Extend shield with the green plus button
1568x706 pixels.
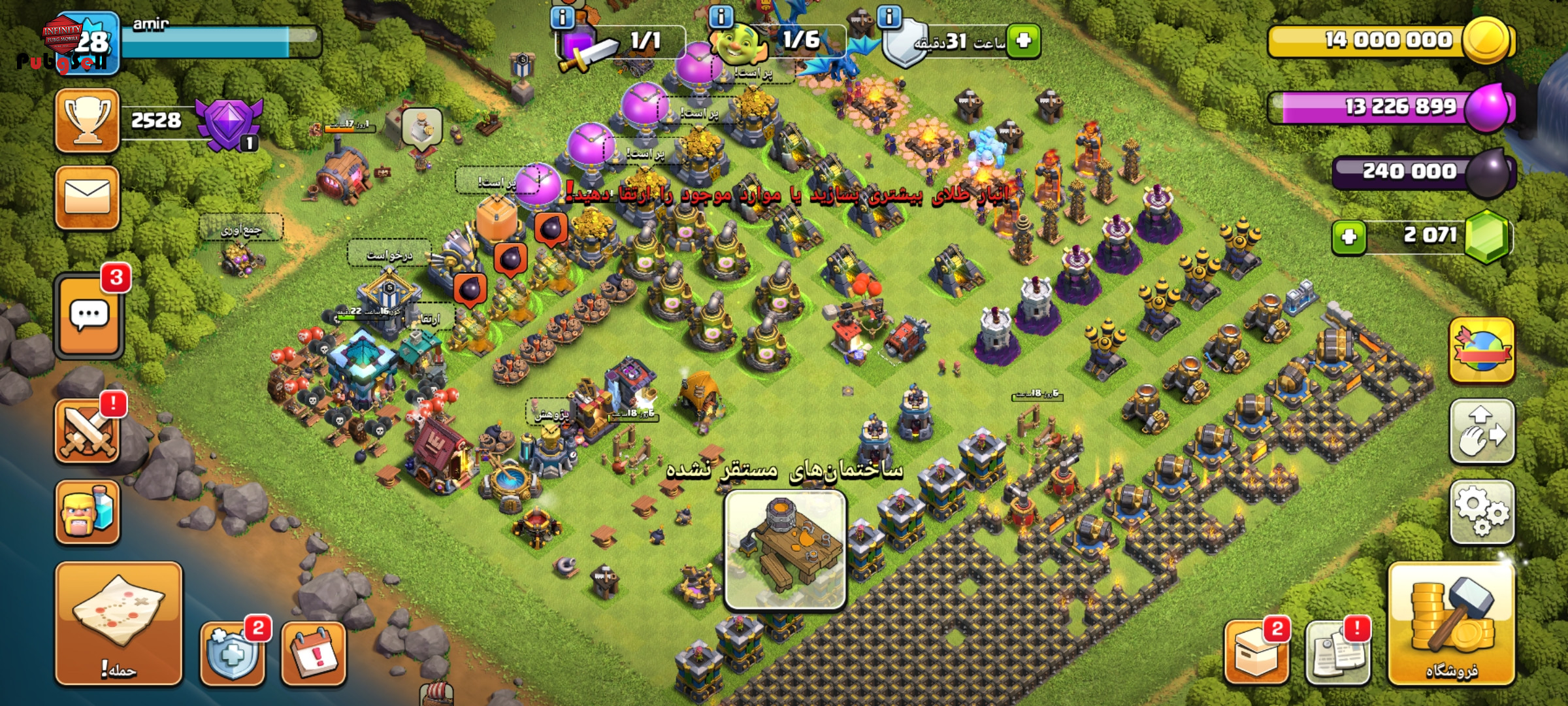coord(1023,41)
